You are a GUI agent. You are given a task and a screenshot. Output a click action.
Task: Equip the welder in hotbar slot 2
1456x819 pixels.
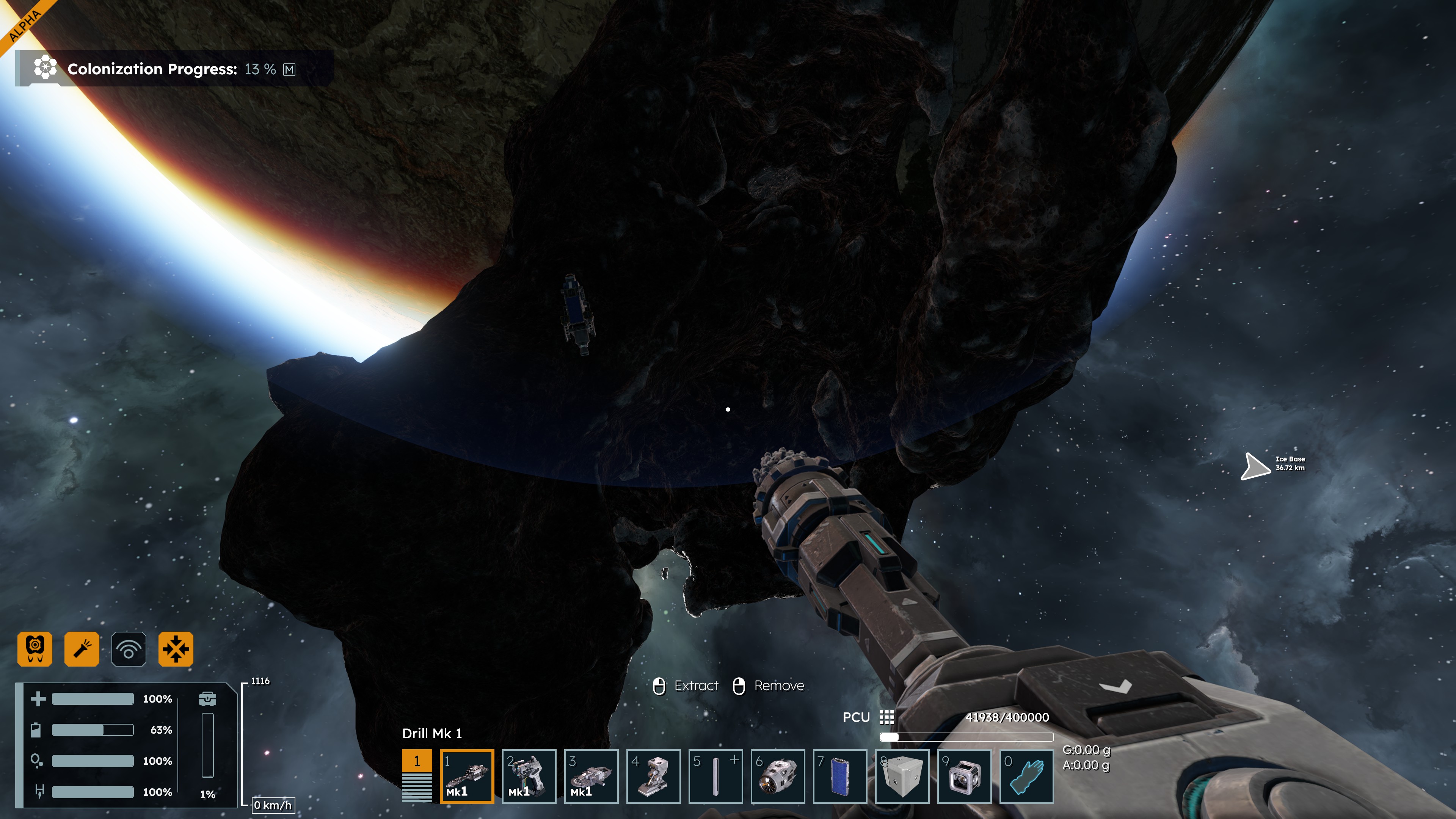click(x=529, y=775)
